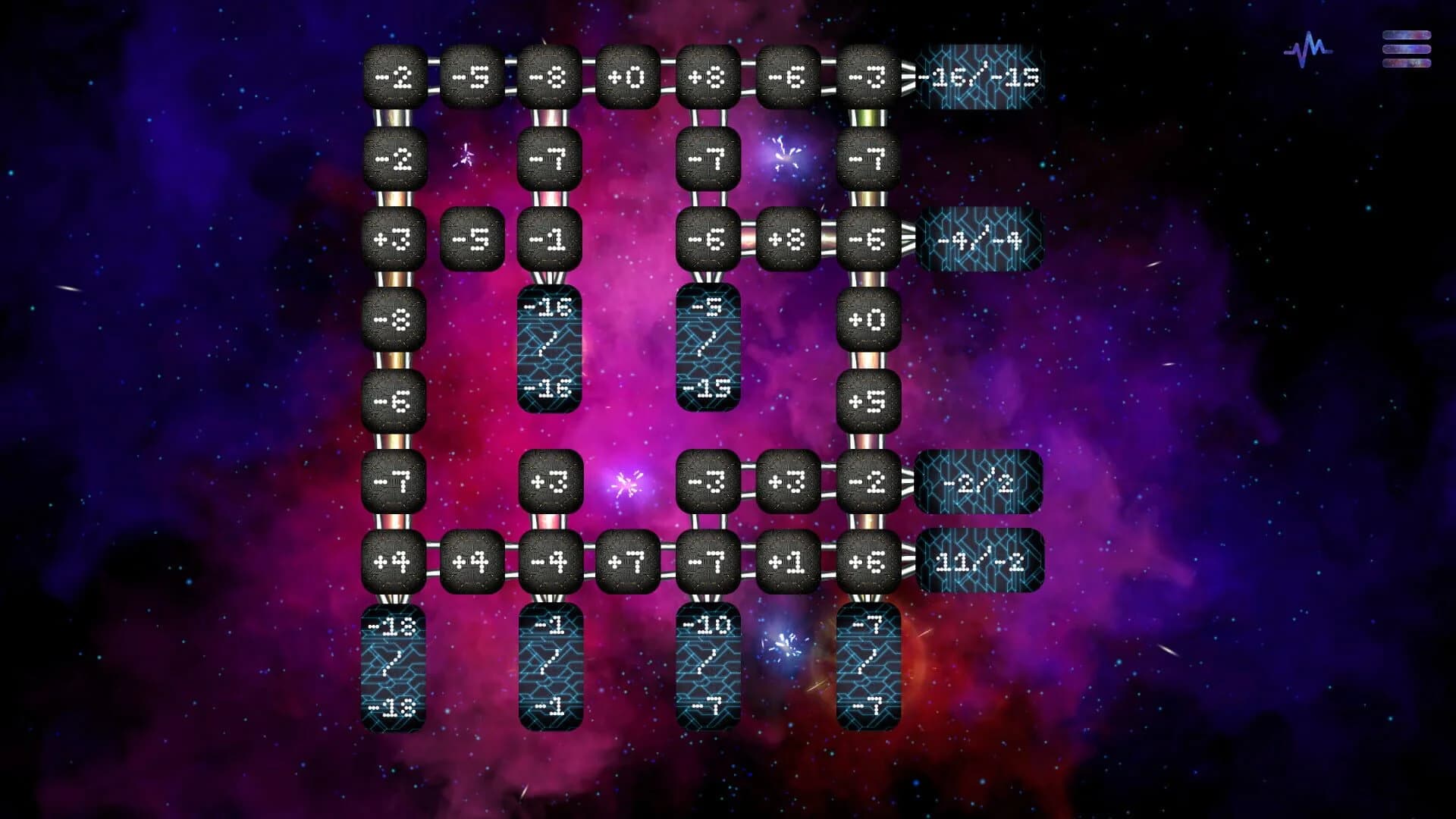Screen dimensions: 1456x819
Task: Select the -7 tile left of +4
Action: [394, 482]
